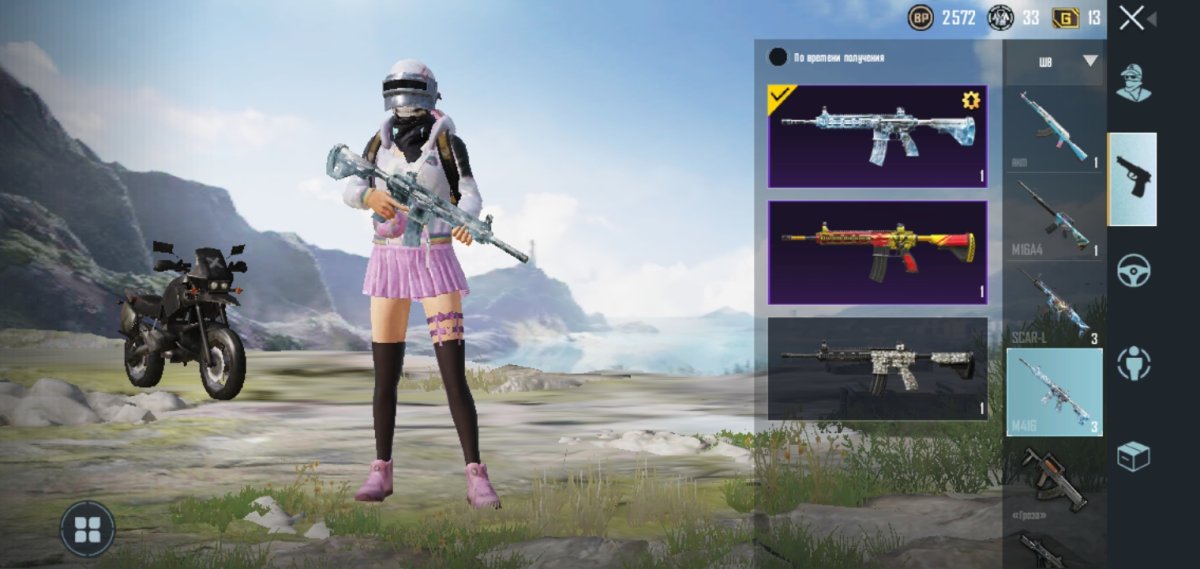Switch to the pistol weapons tab
The height and width of the screenshot is (569, 1200).
[1133, 178]
